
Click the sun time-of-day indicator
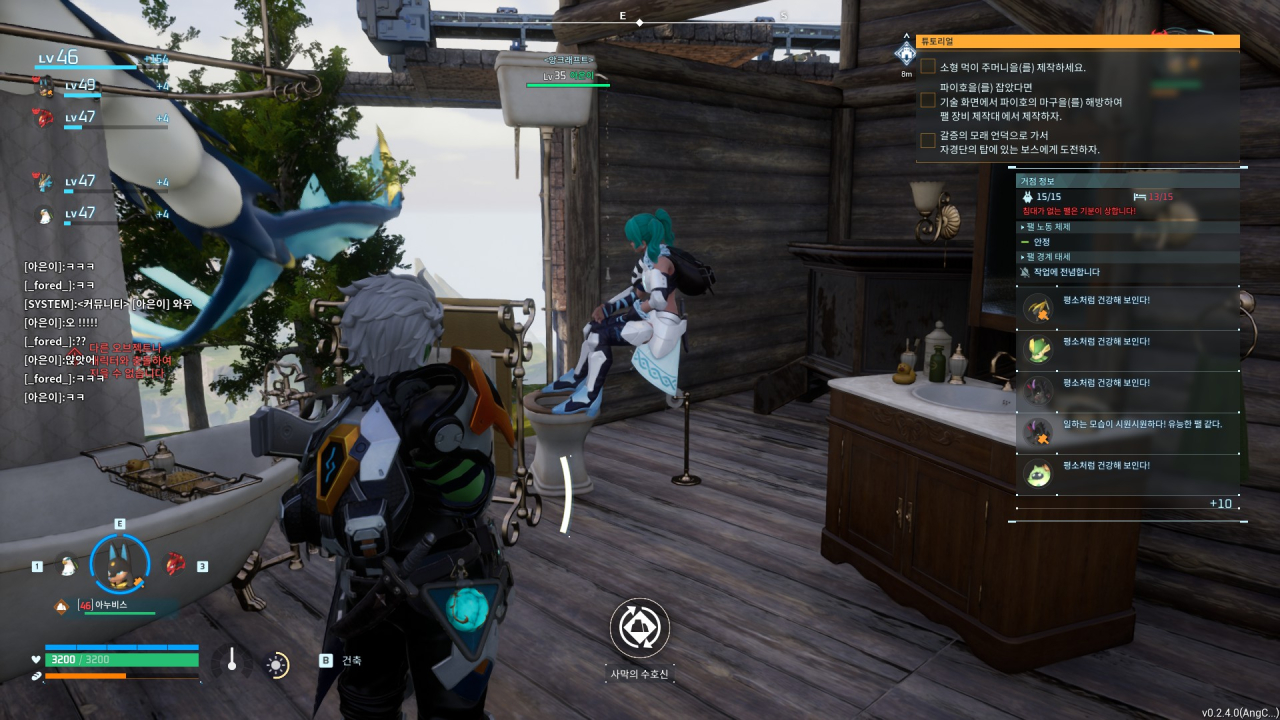pos(277,664)
